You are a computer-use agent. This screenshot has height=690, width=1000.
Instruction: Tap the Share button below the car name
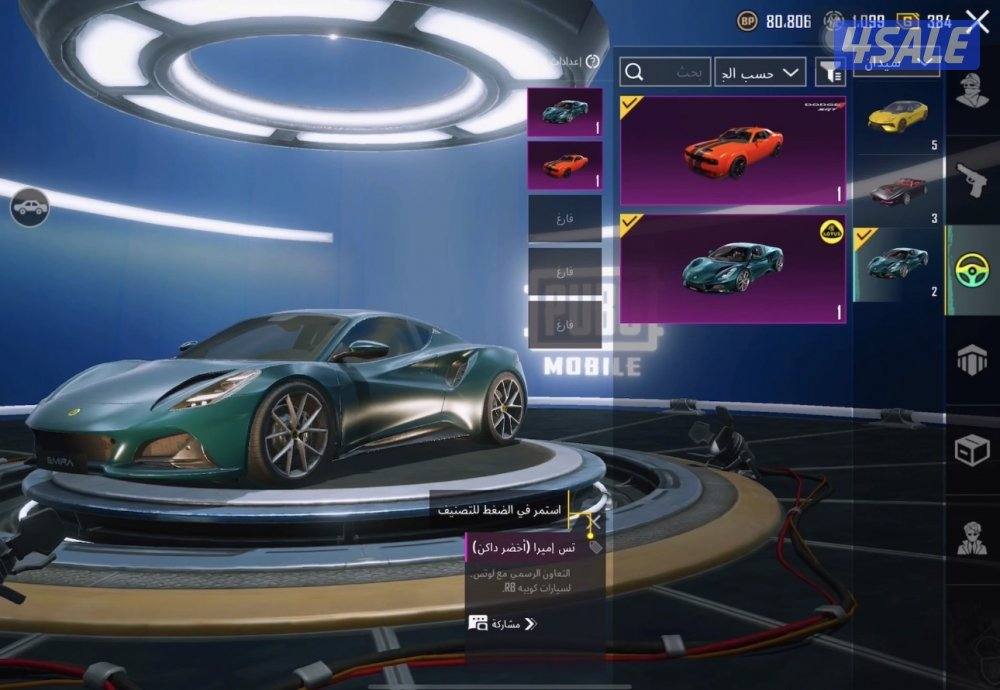[503, 623]
